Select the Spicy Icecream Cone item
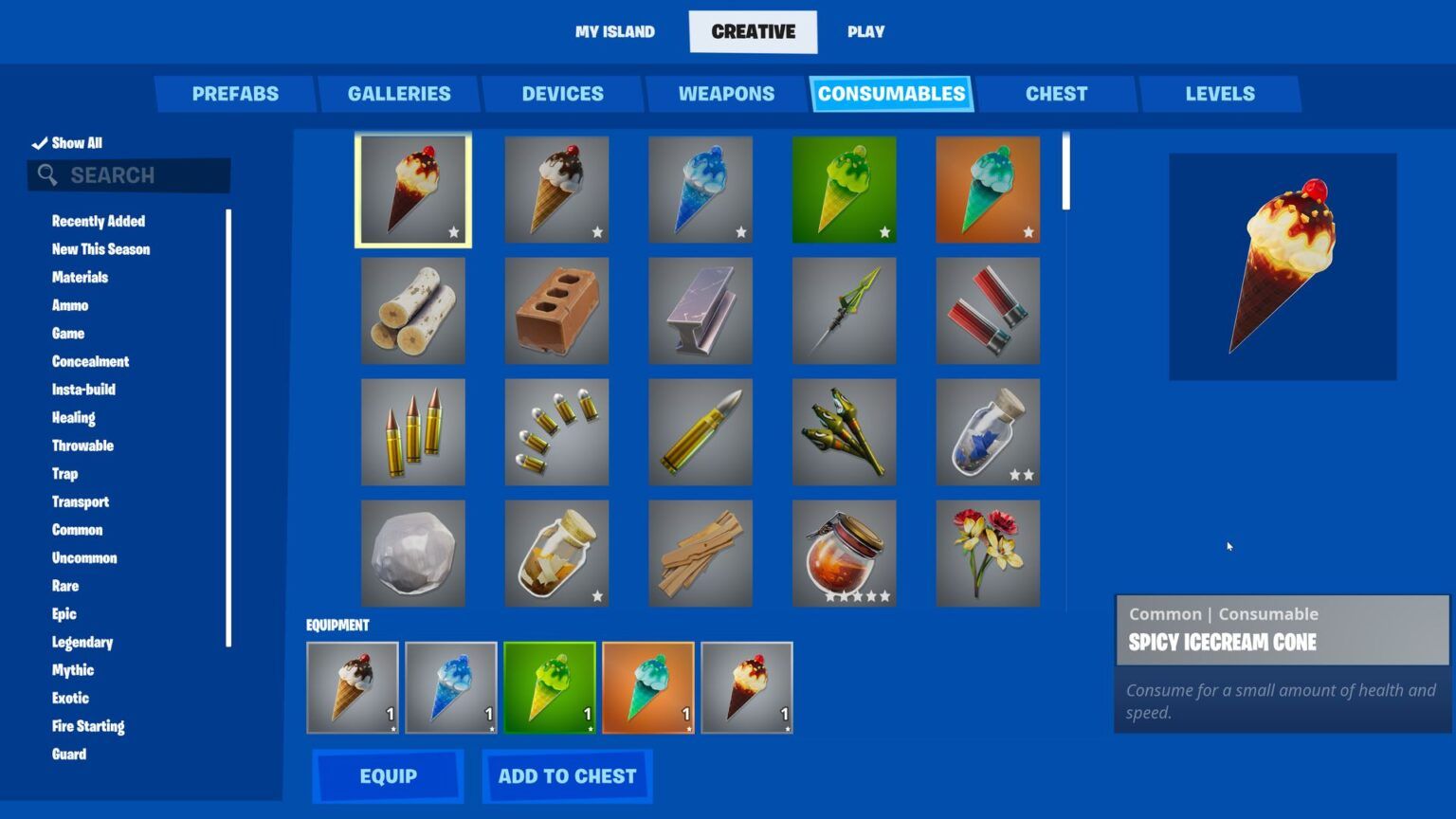The image size is (1456, 819). tap(412, 189)
